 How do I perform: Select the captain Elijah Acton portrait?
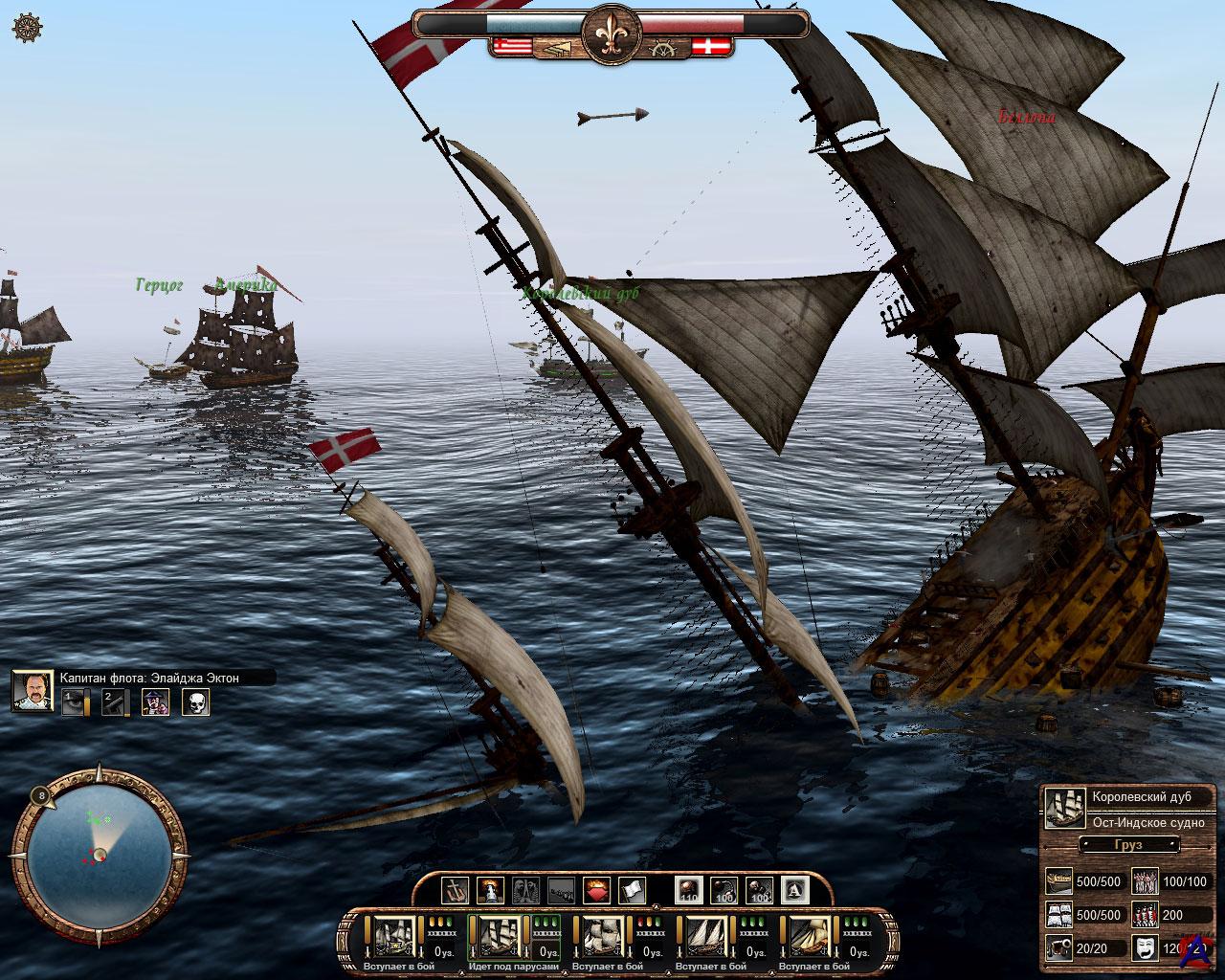(x=32, y=691)
